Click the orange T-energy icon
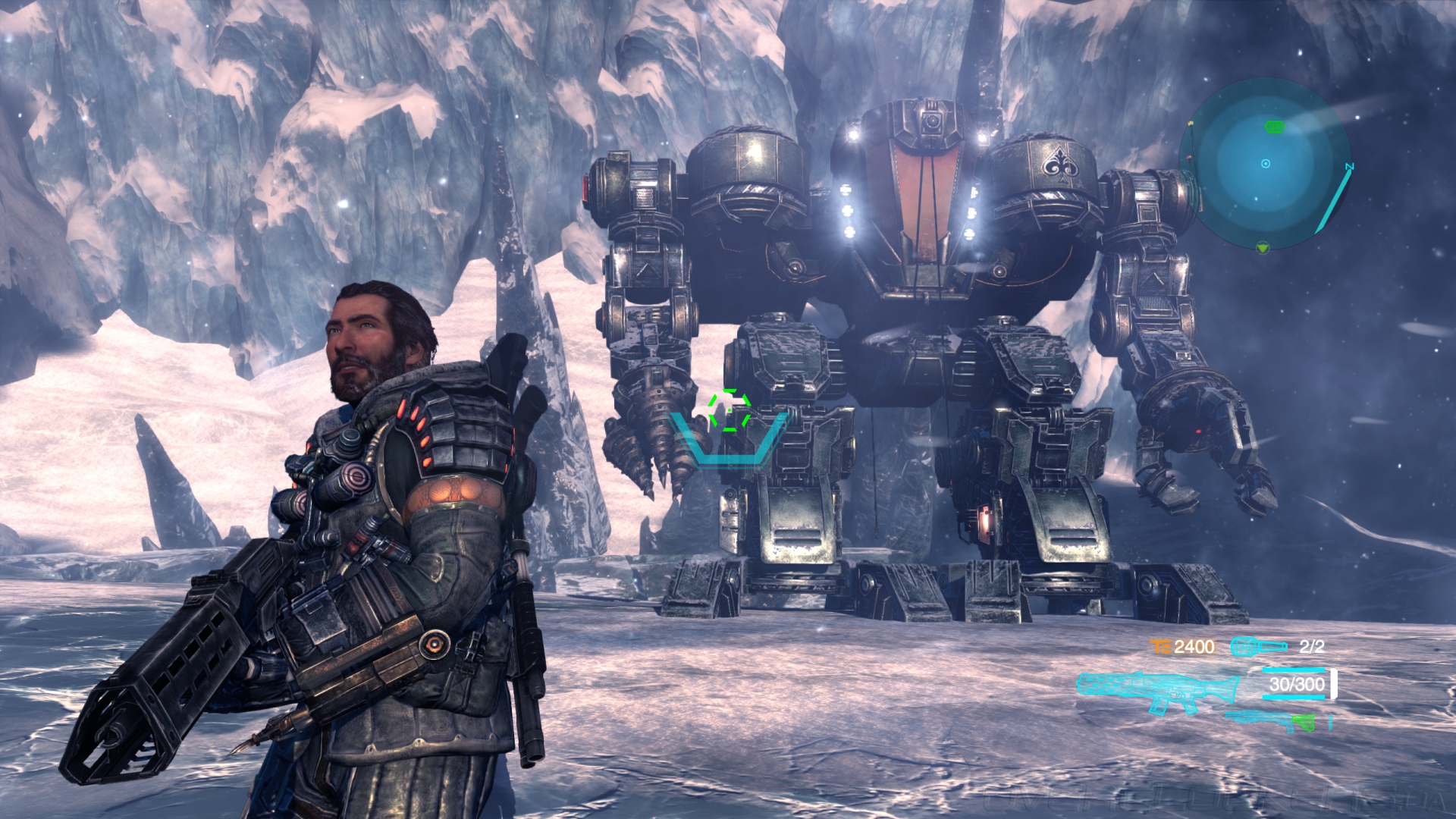Image resolution: width=1456 pixels, height=819 pixels. [1159, 647]
